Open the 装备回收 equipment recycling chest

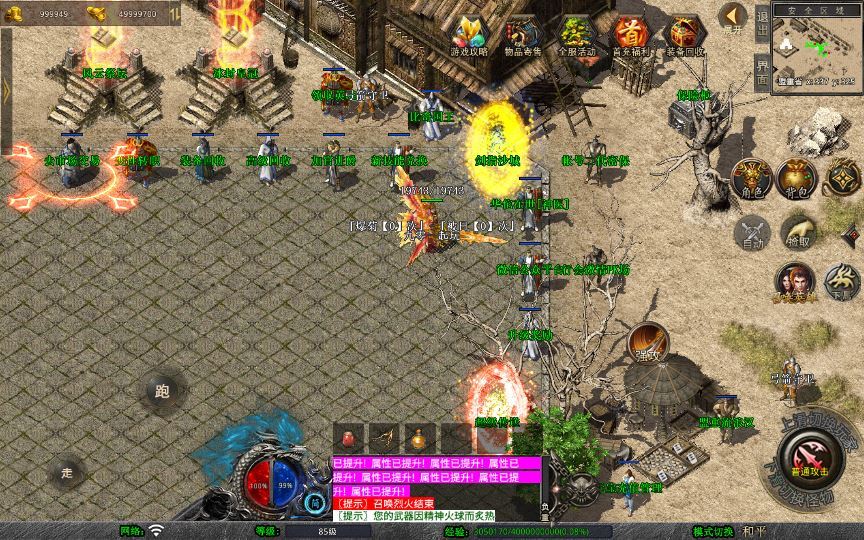tap(684, 35)
